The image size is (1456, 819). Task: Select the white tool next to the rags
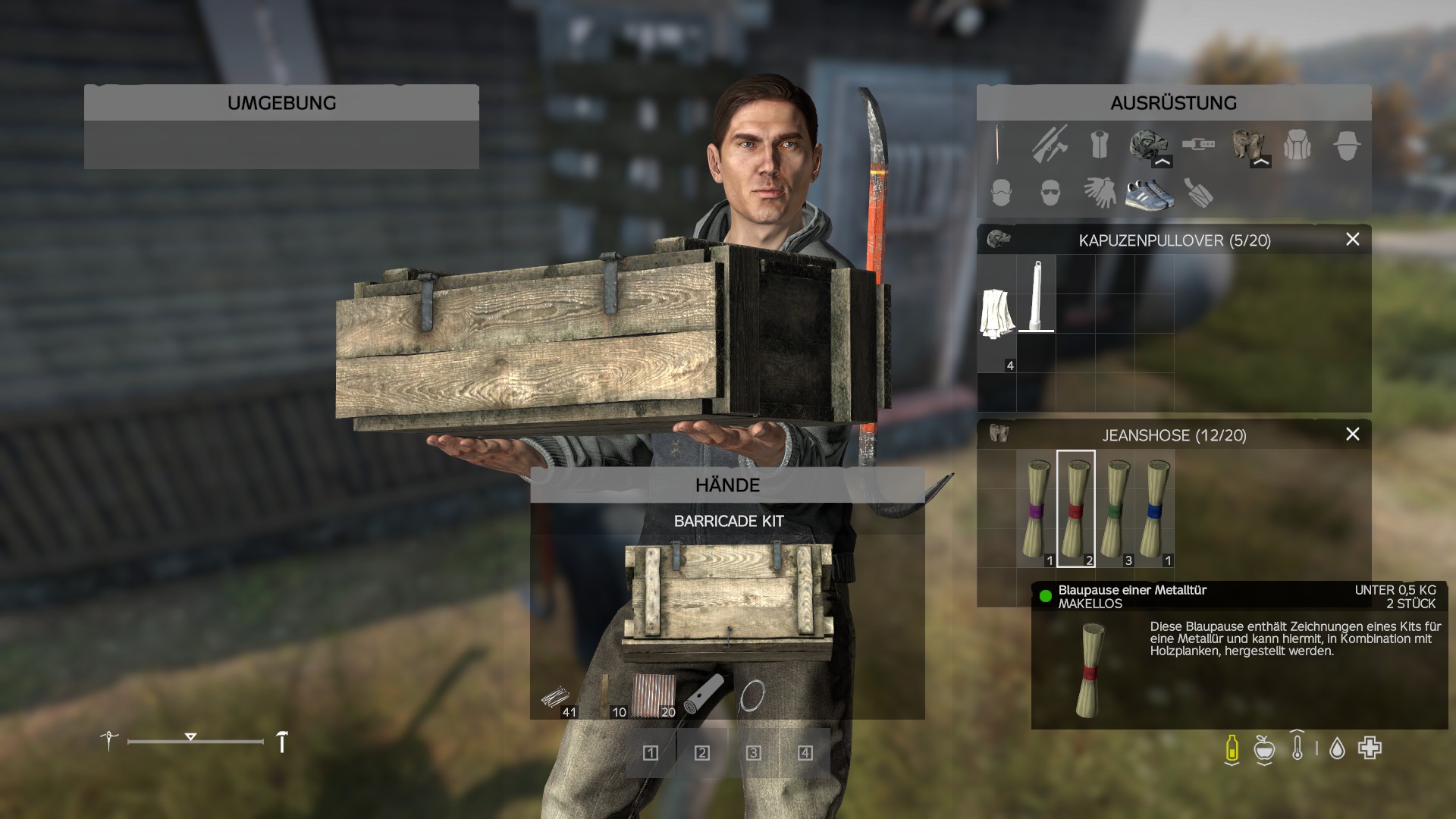click(1036, 296)
